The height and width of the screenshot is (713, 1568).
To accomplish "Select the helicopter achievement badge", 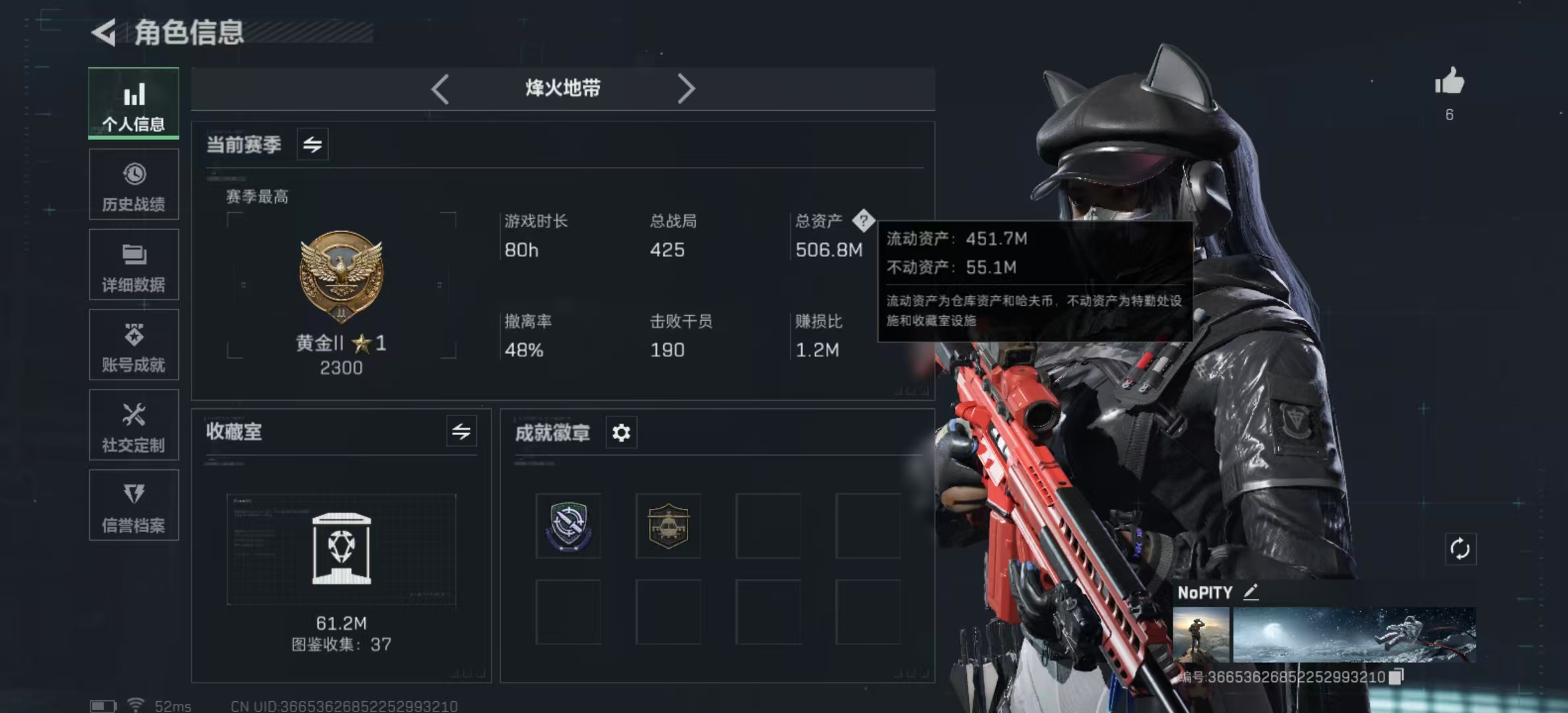I will coord(668,526).
